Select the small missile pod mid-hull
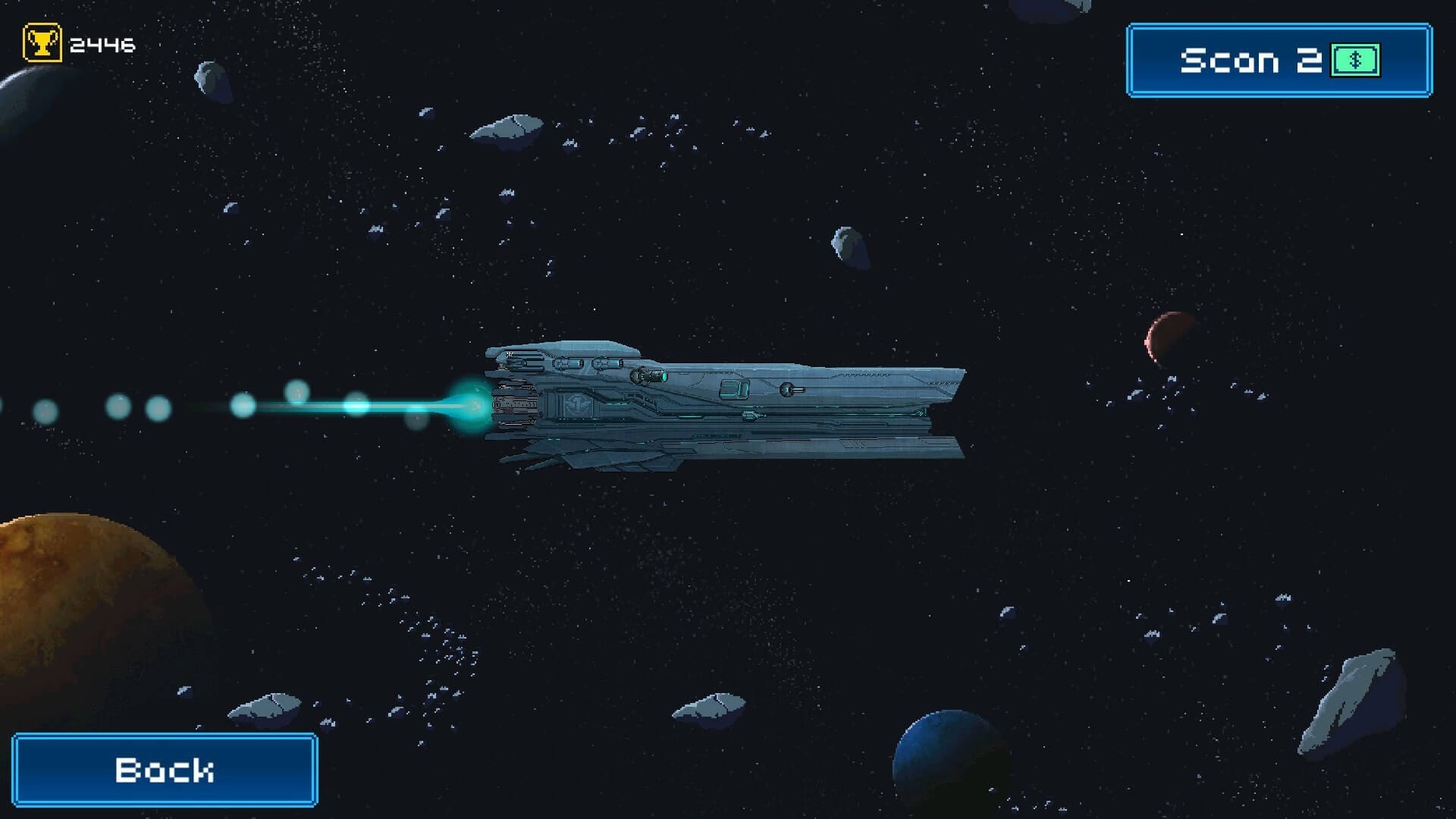The width and height of the screenshot is (1456, 819). click(x=753, y=416)
